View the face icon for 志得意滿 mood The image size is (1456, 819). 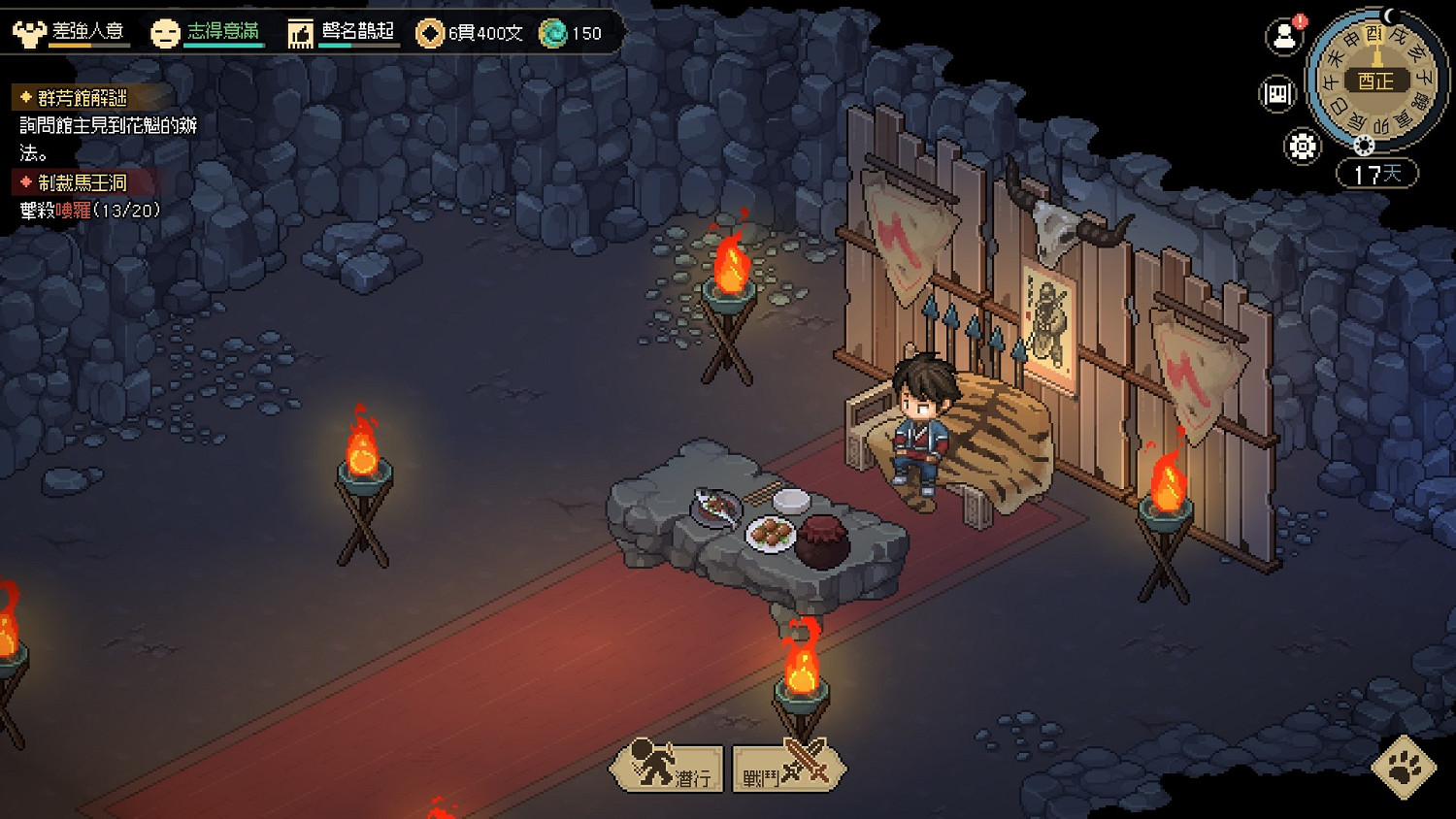(x=165, y=33)
